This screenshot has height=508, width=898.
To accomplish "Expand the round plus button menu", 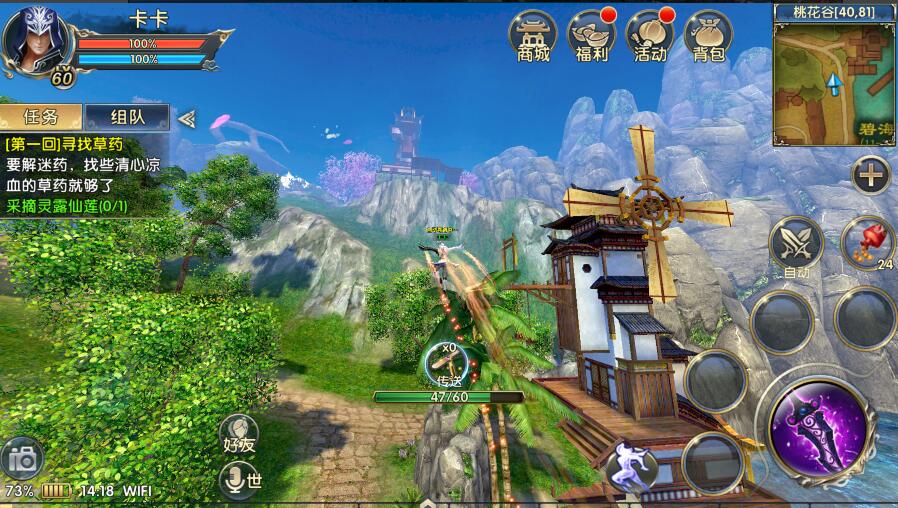I will [871, 176].
